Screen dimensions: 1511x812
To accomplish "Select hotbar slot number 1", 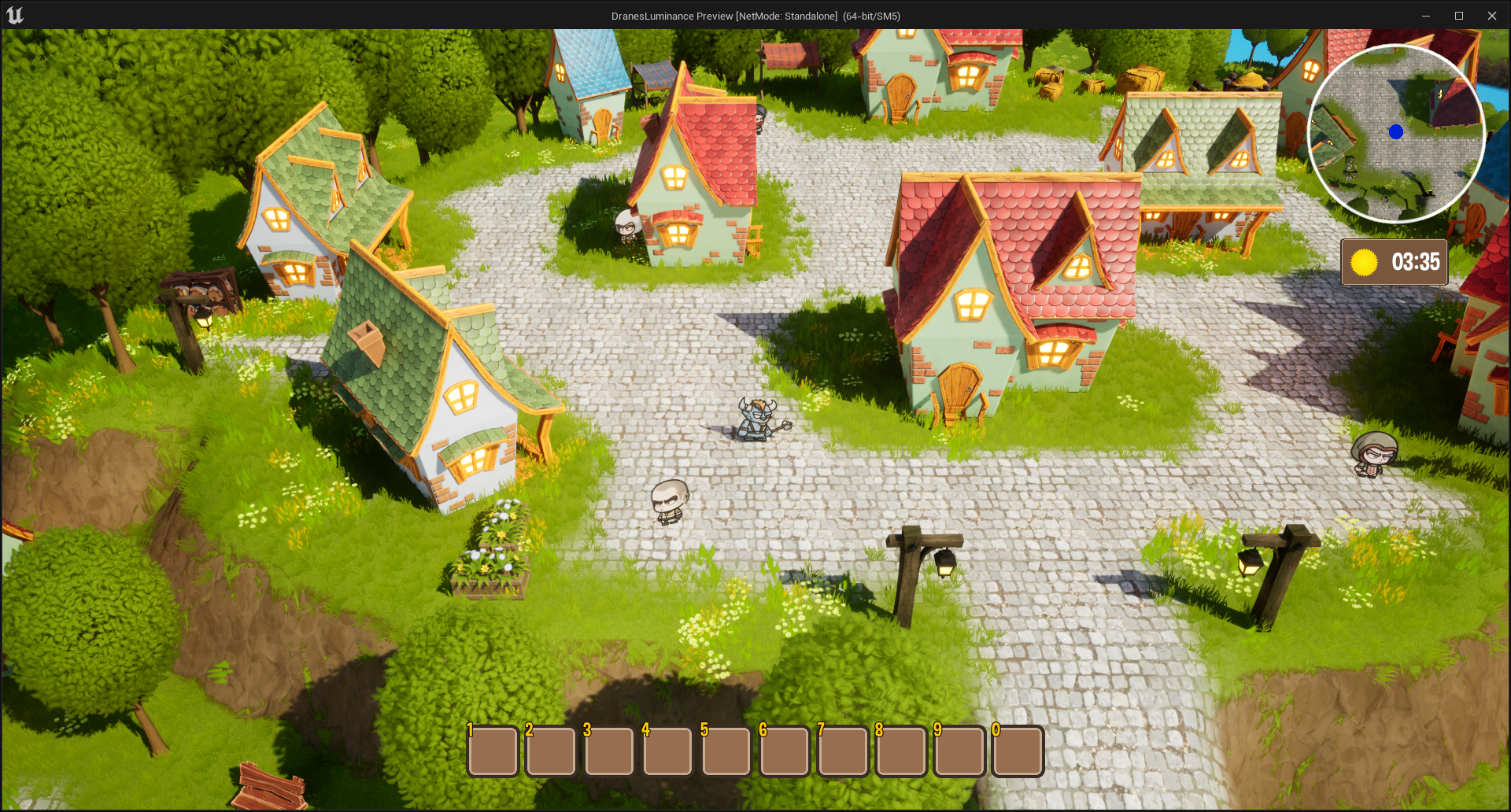I will coord(493,751).
